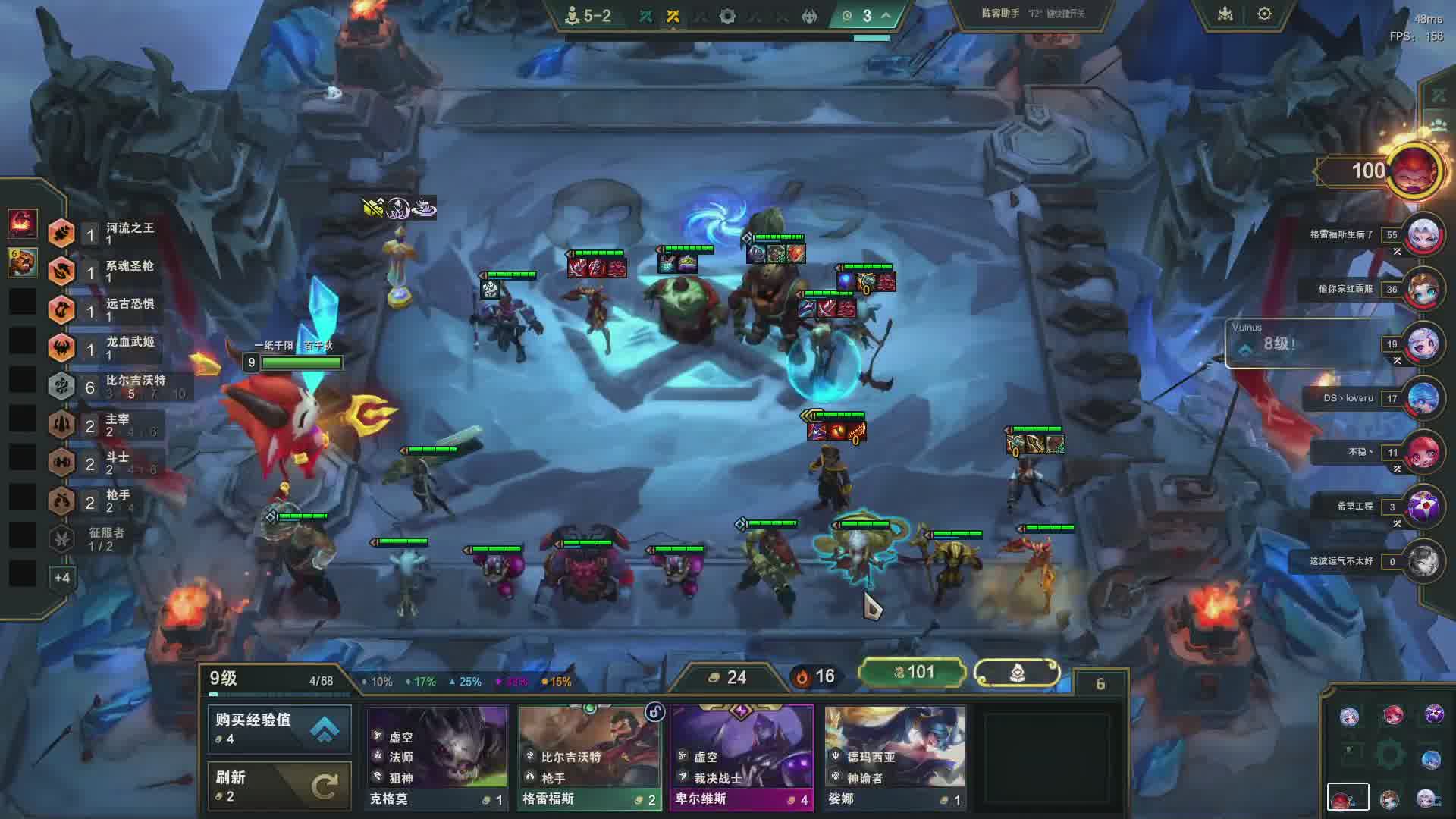View the board of player 格雷福斯生病了
Image resolution: width=1456 pixels, height=819 pixels.
pos(1423,235)
